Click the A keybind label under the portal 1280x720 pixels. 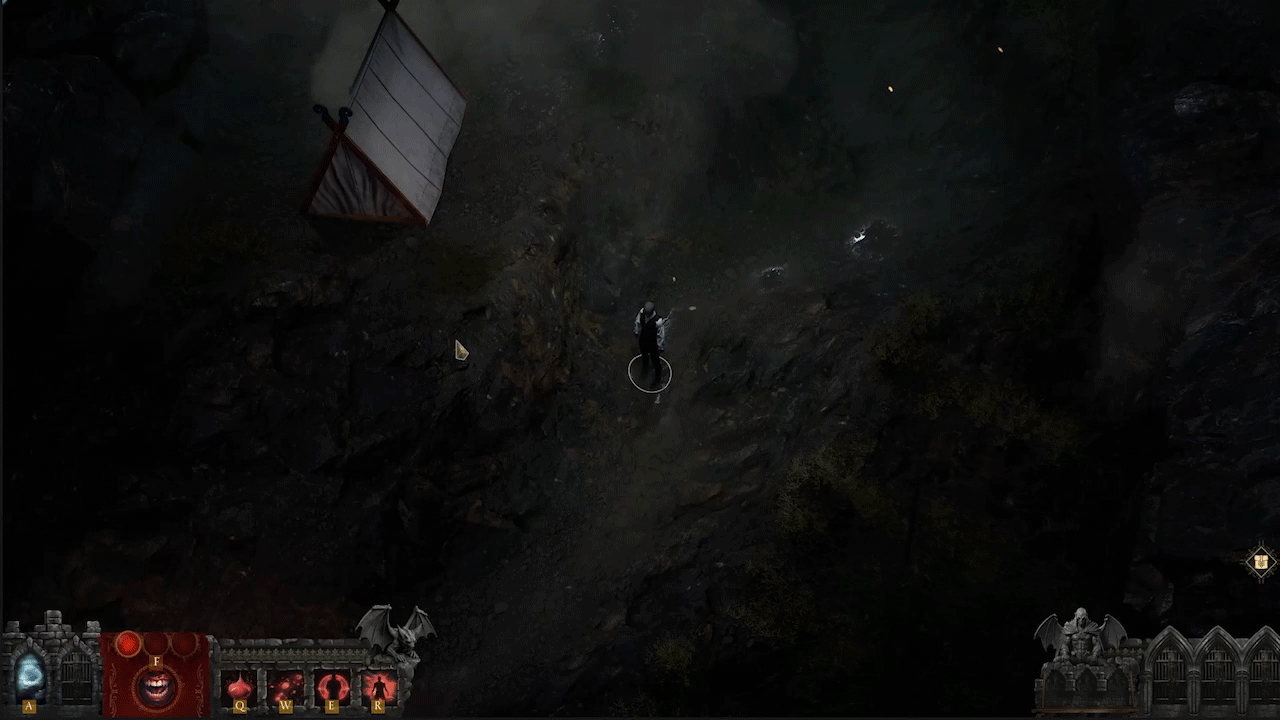[x=28, y=705]
